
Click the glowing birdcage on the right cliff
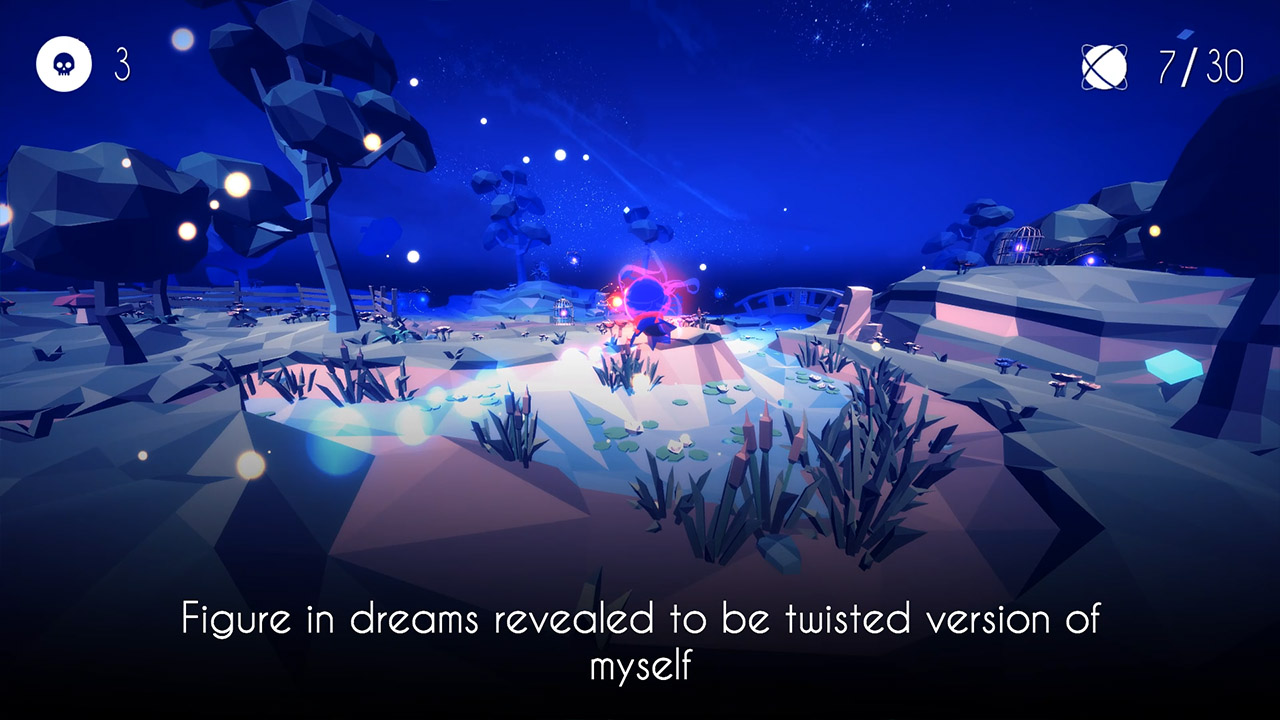tap(1020, 244)
